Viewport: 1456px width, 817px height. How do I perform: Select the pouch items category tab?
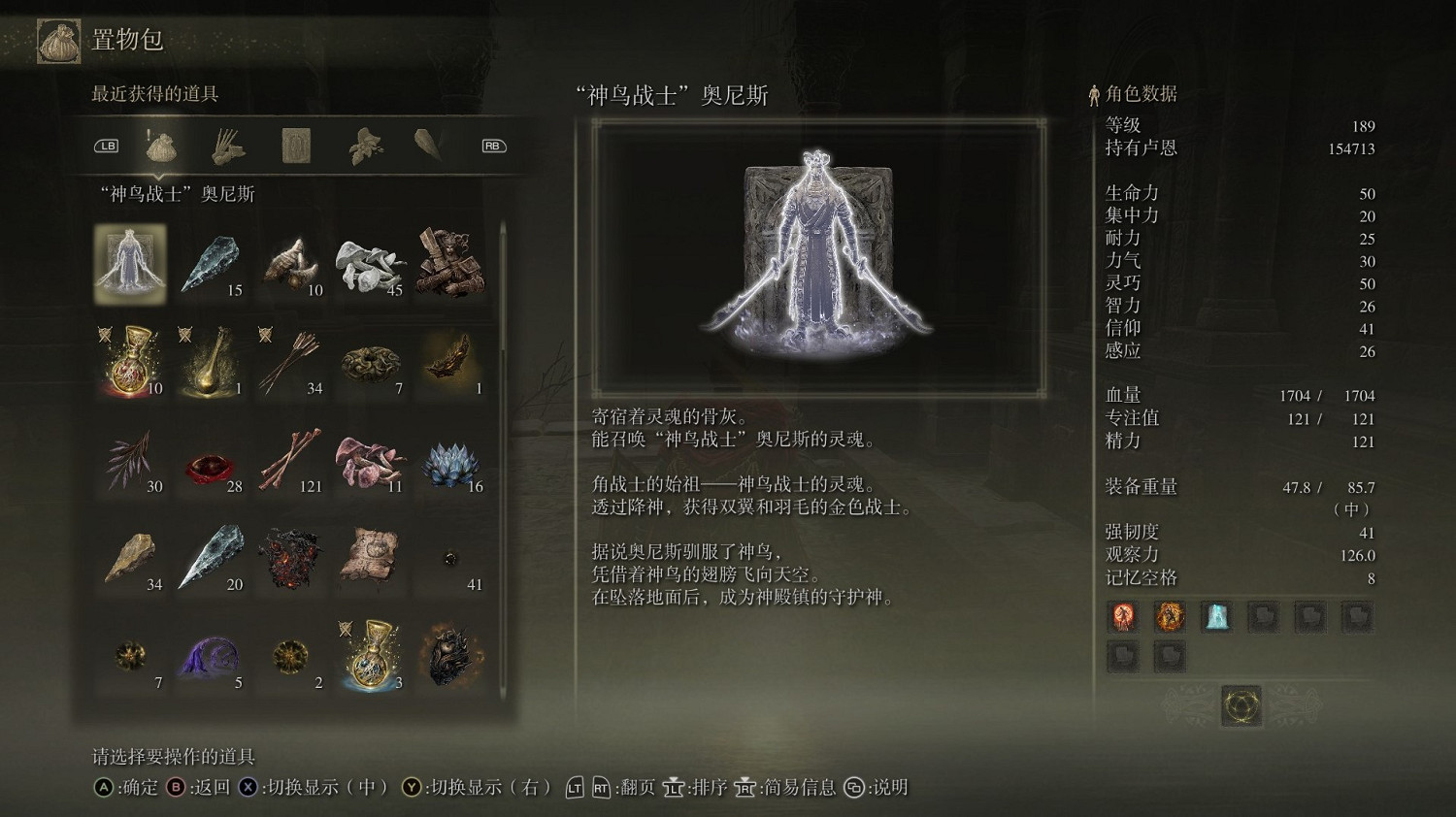pyautogui.click(x=160, y=146)
